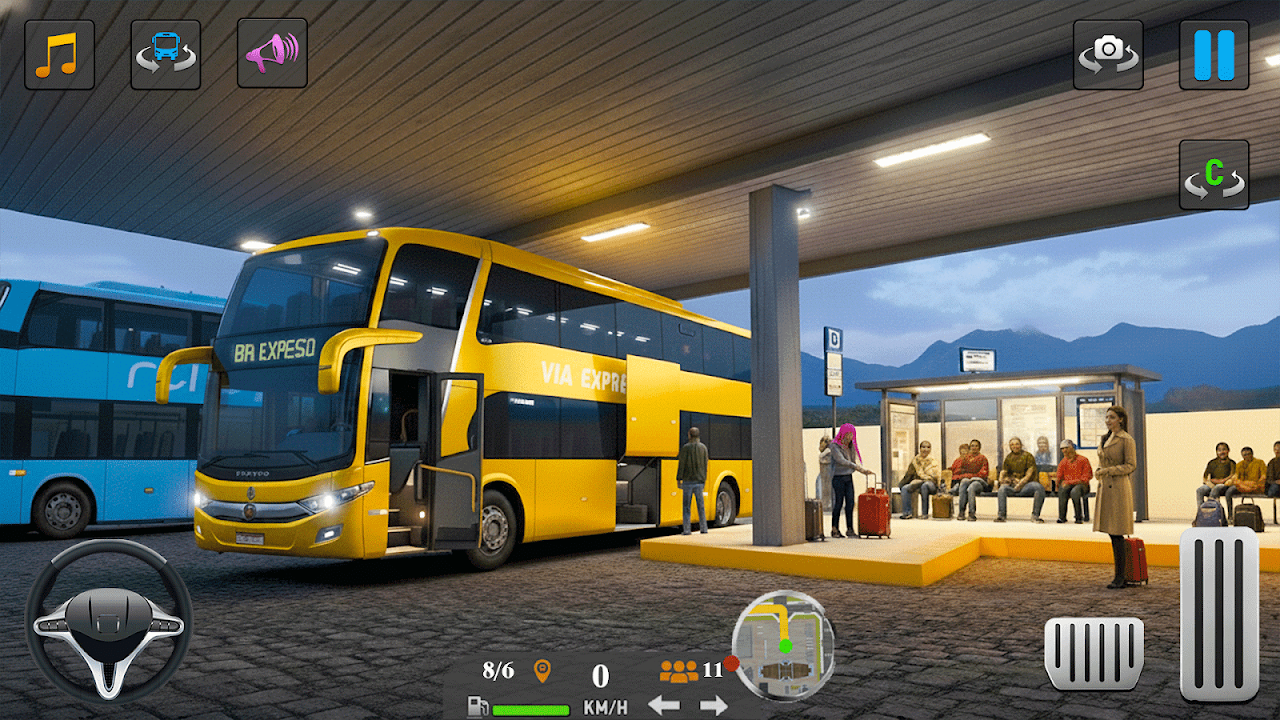Tap the steering wheel control
This screenshot has height=720, width=1280.
pos(109,621)
